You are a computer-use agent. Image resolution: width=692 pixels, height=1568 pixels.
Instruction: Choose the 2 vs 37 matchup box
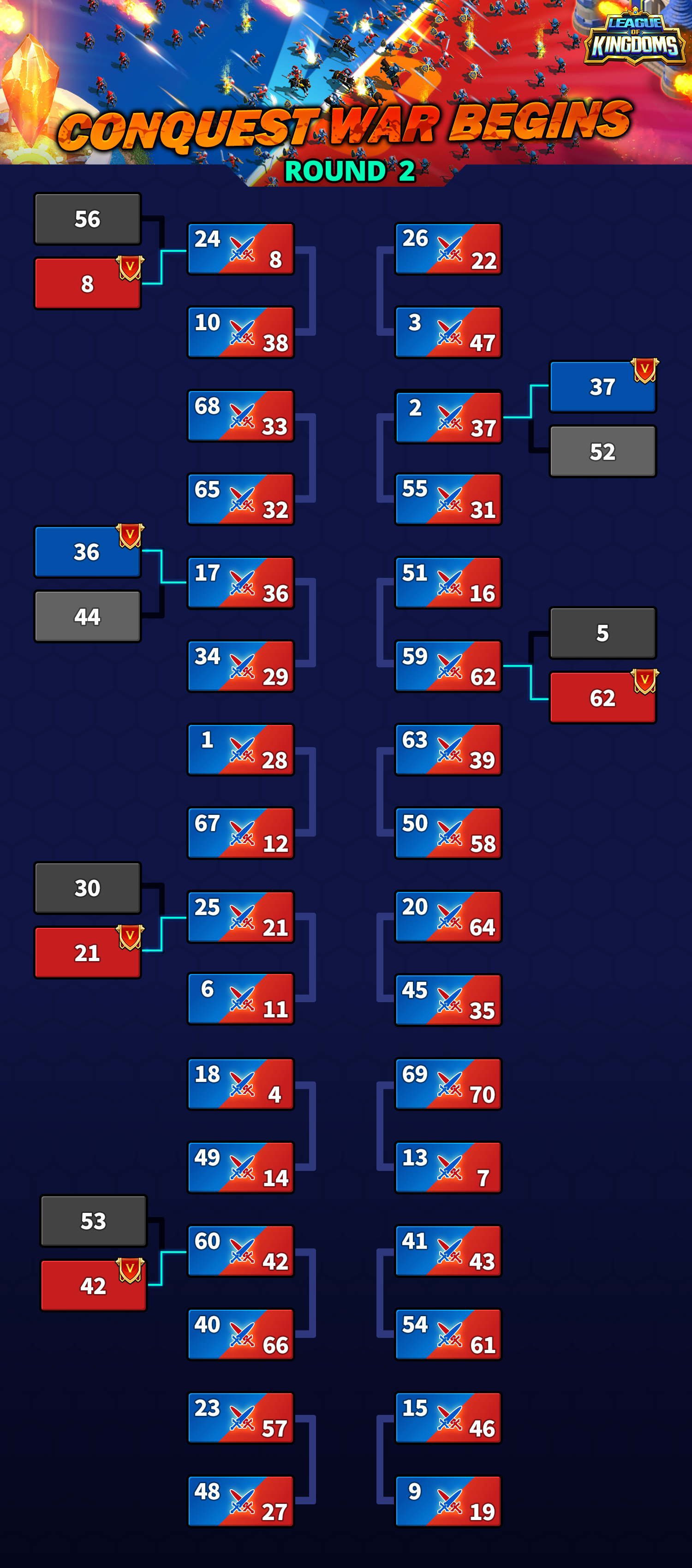coord(448,417)
